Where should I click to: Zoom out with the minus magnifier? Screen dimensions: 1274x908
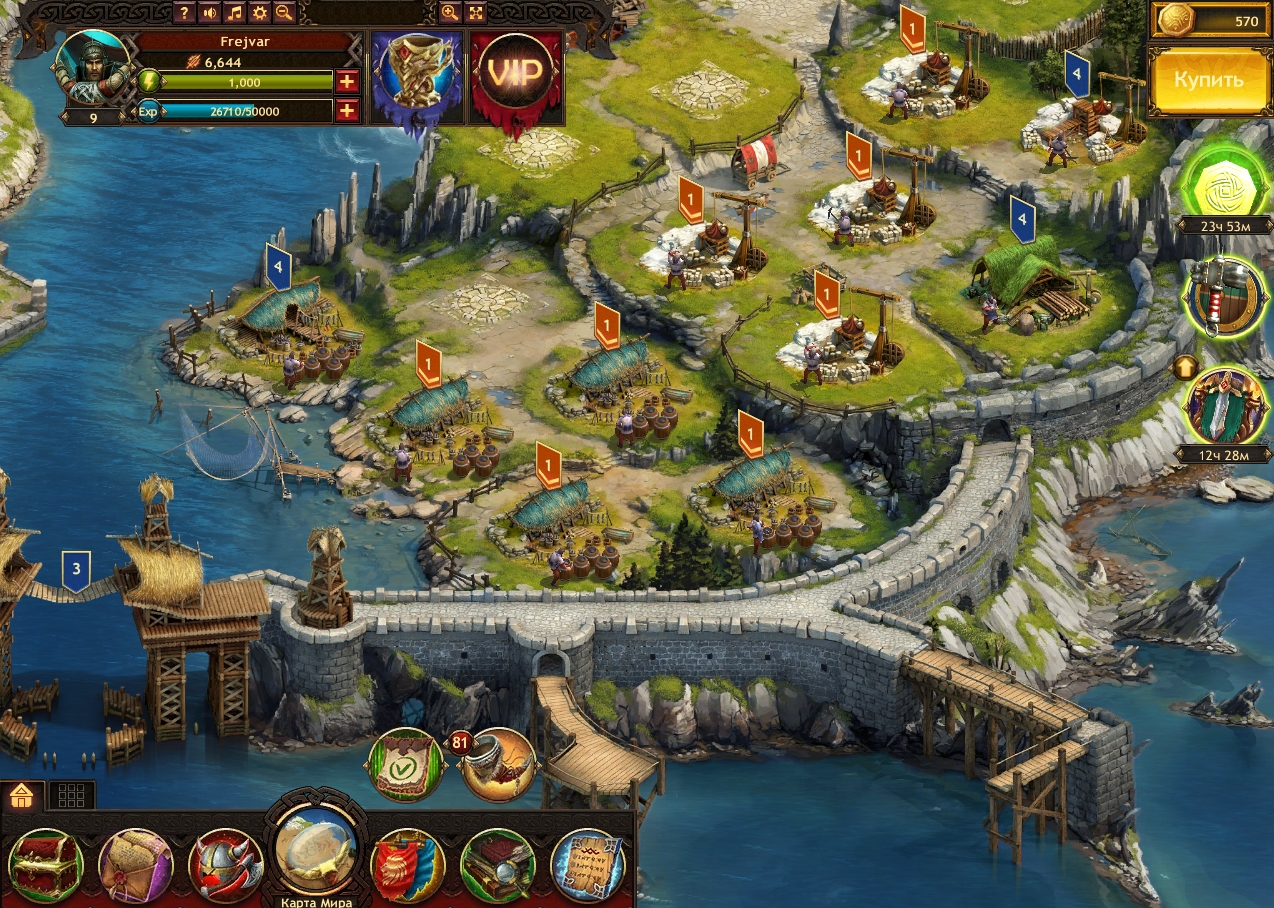(x=284, y=12)
